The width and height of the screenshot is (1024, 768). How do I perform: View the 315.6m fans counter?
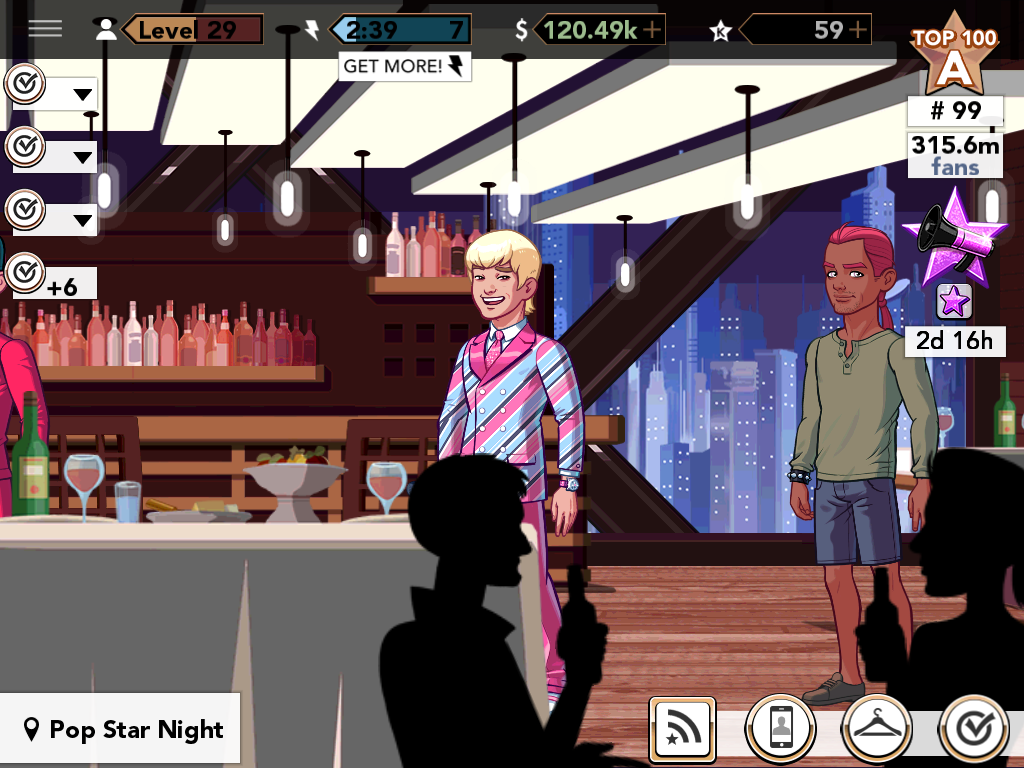[x=954, y=154]
